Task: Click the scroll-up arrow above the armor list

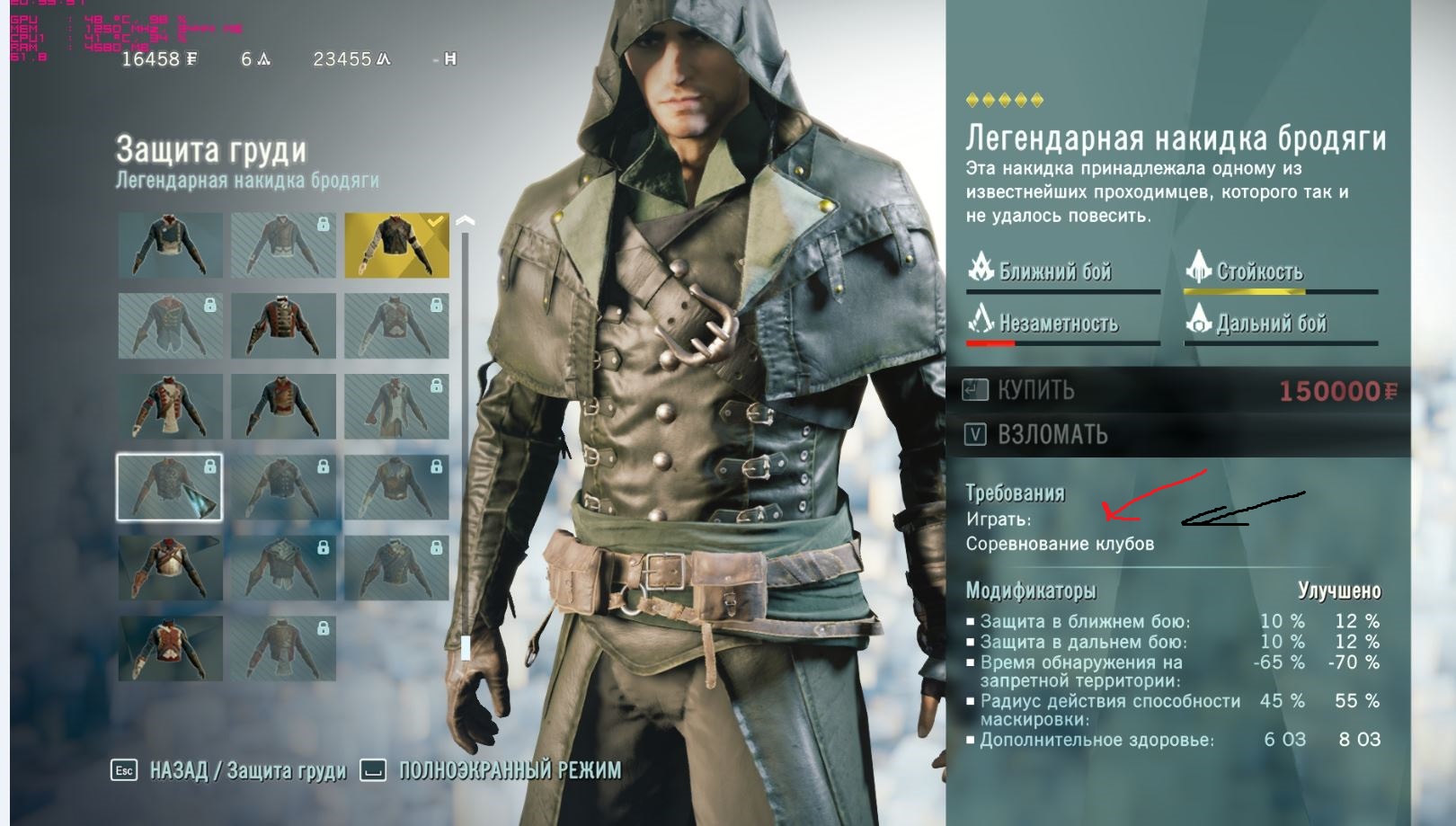Action: pyautogui.click(x=465, y=220)
